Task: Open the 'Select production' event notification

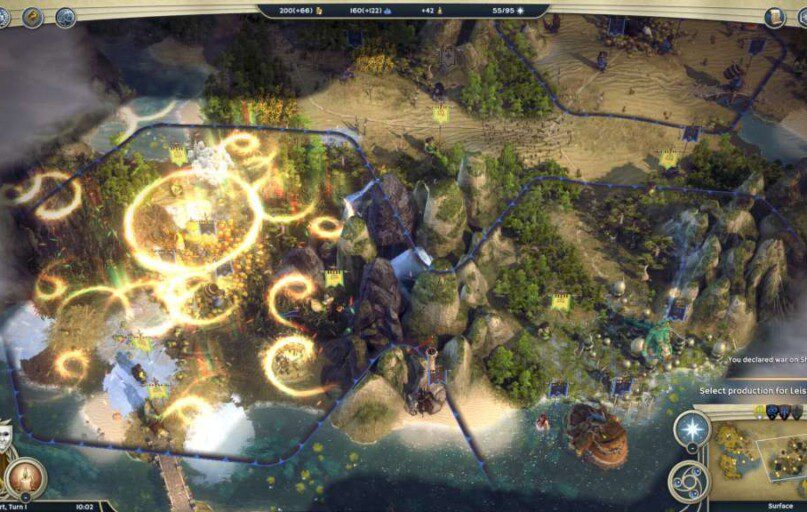Action: point(752,390)
